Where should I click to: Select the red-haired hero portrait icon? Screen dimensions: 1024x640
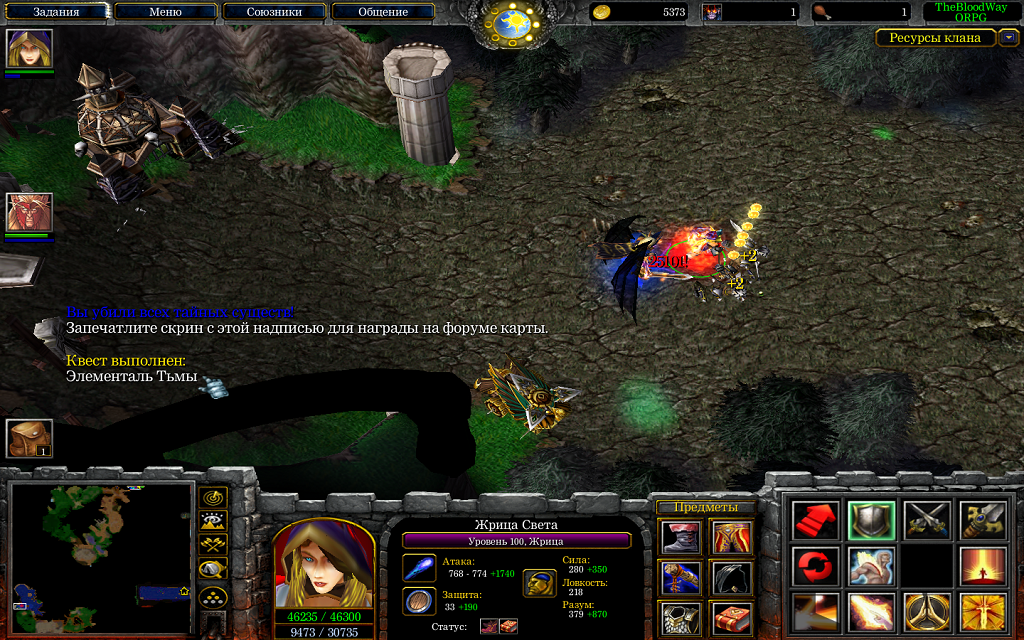pyautogui.click(x=29, y=212)
